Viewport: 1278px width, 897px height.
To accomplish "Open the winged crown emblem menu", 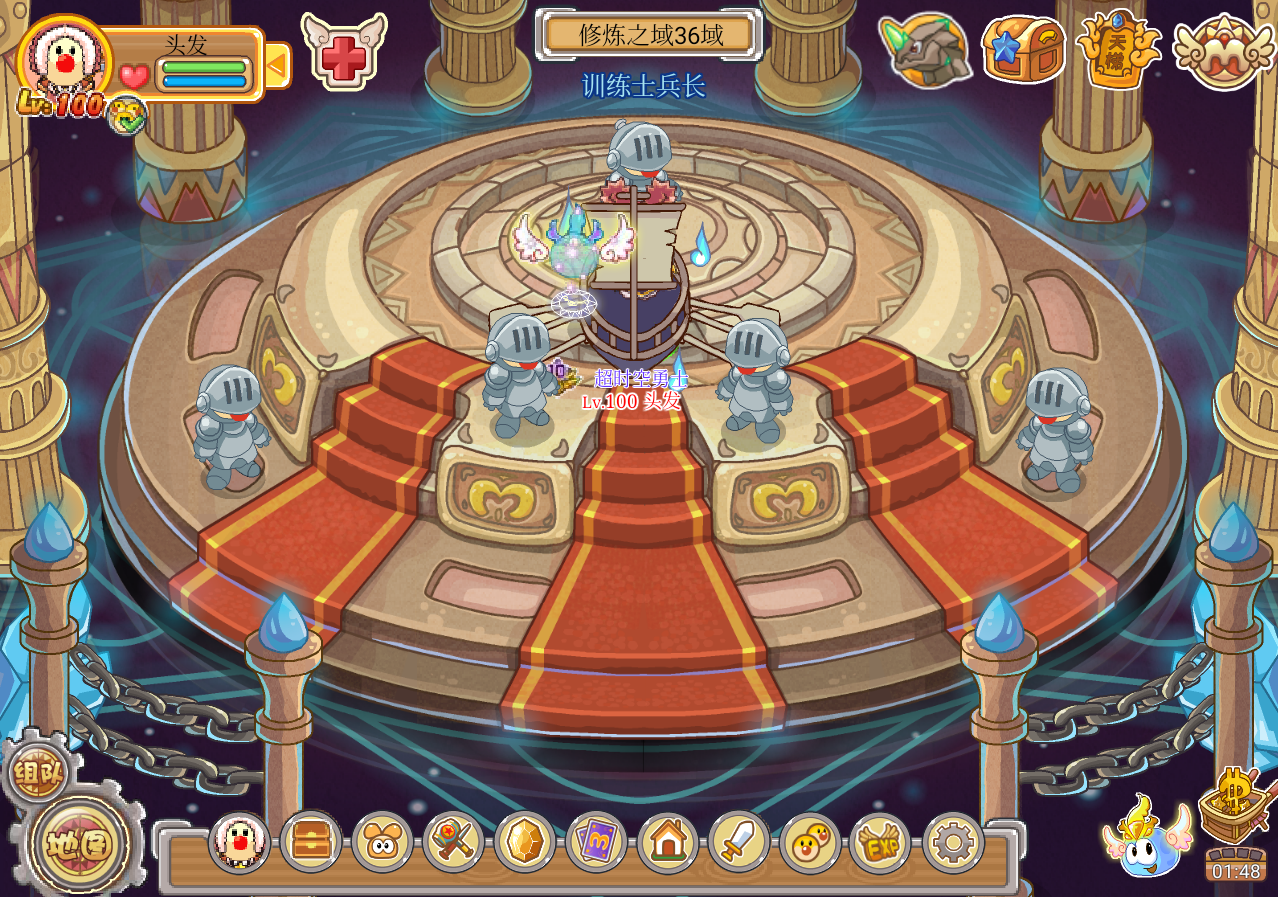I will click(1222, 50).
